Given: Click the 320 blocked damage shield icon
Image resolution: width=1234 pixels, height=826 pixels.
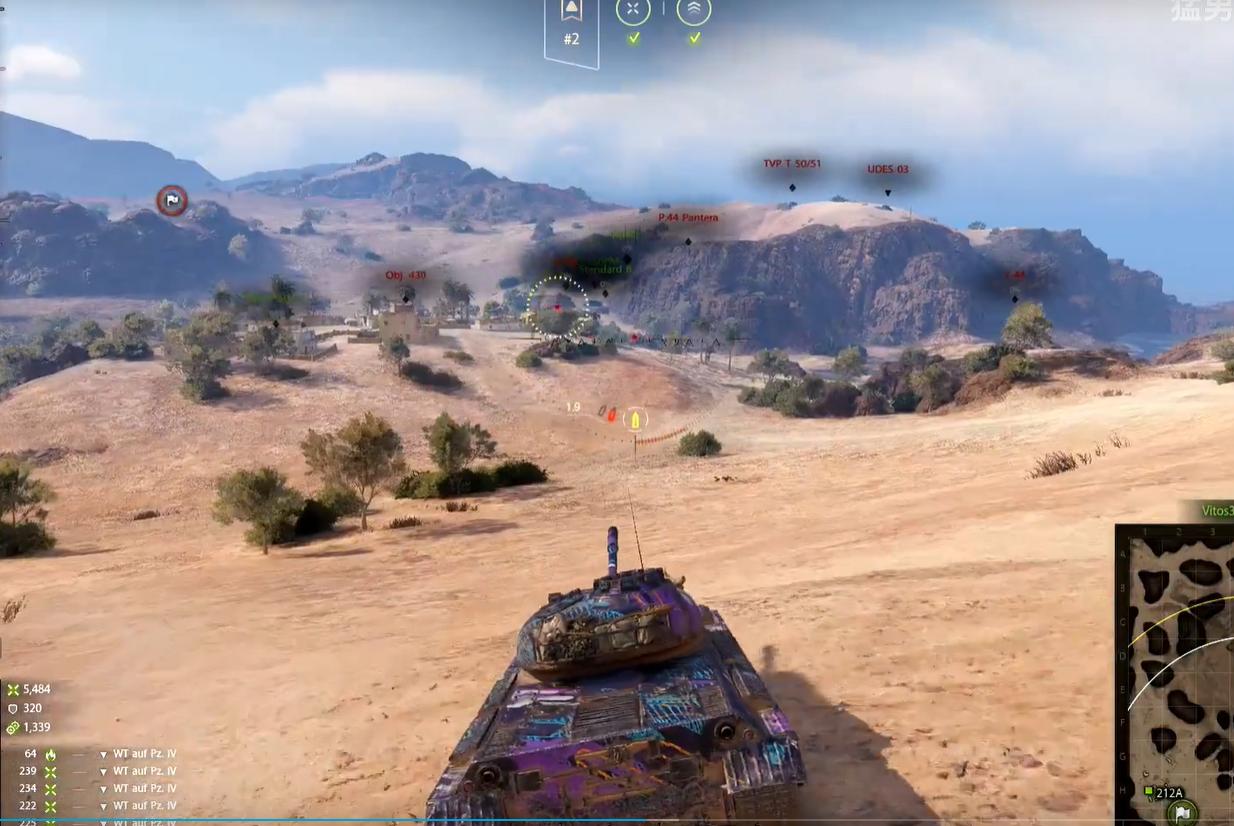Looking at the screenshot, I should [x=13, y=708].
